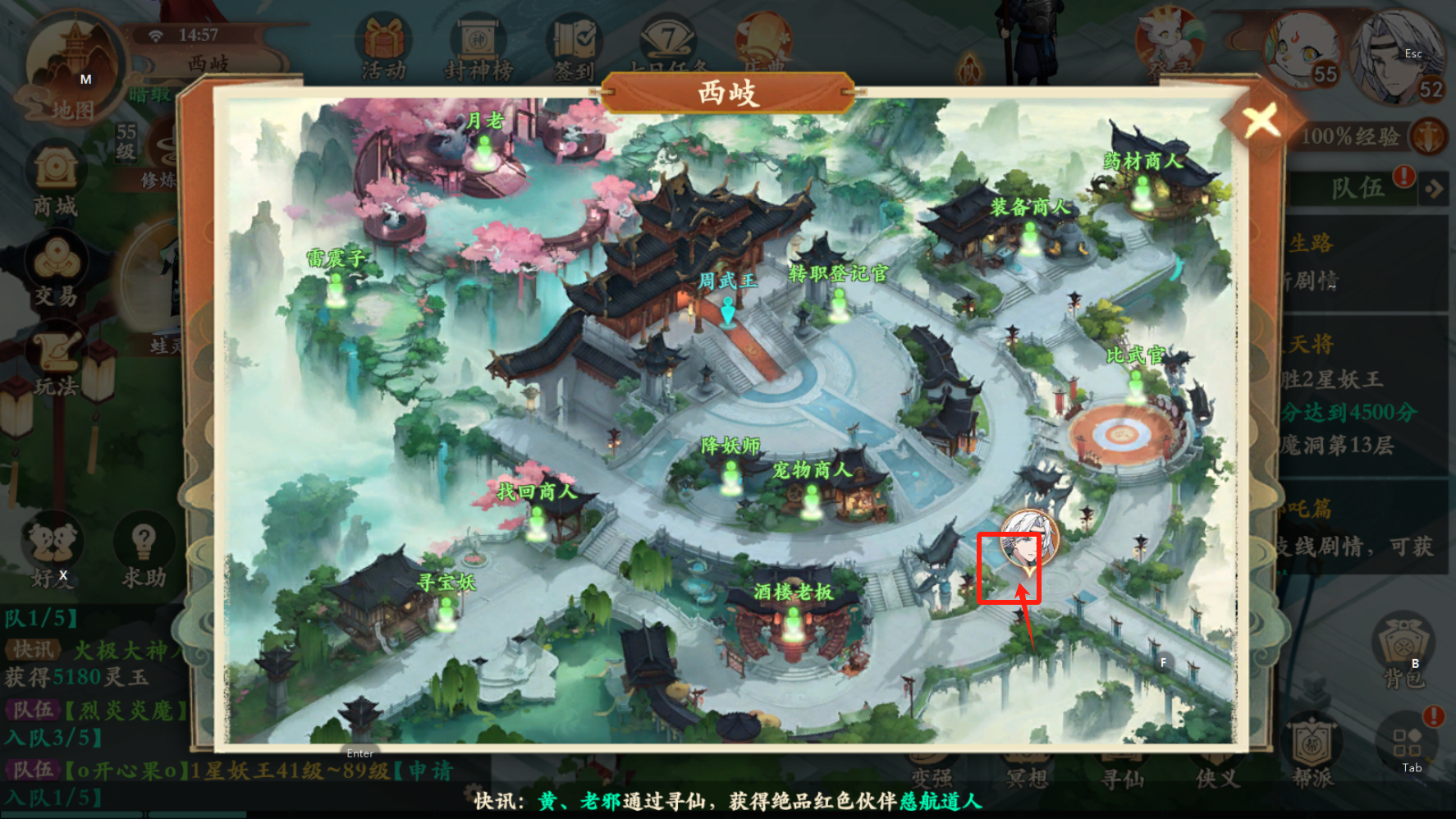
Task: Select the 寻宝妖 map marker
Action: coord(446,612)
